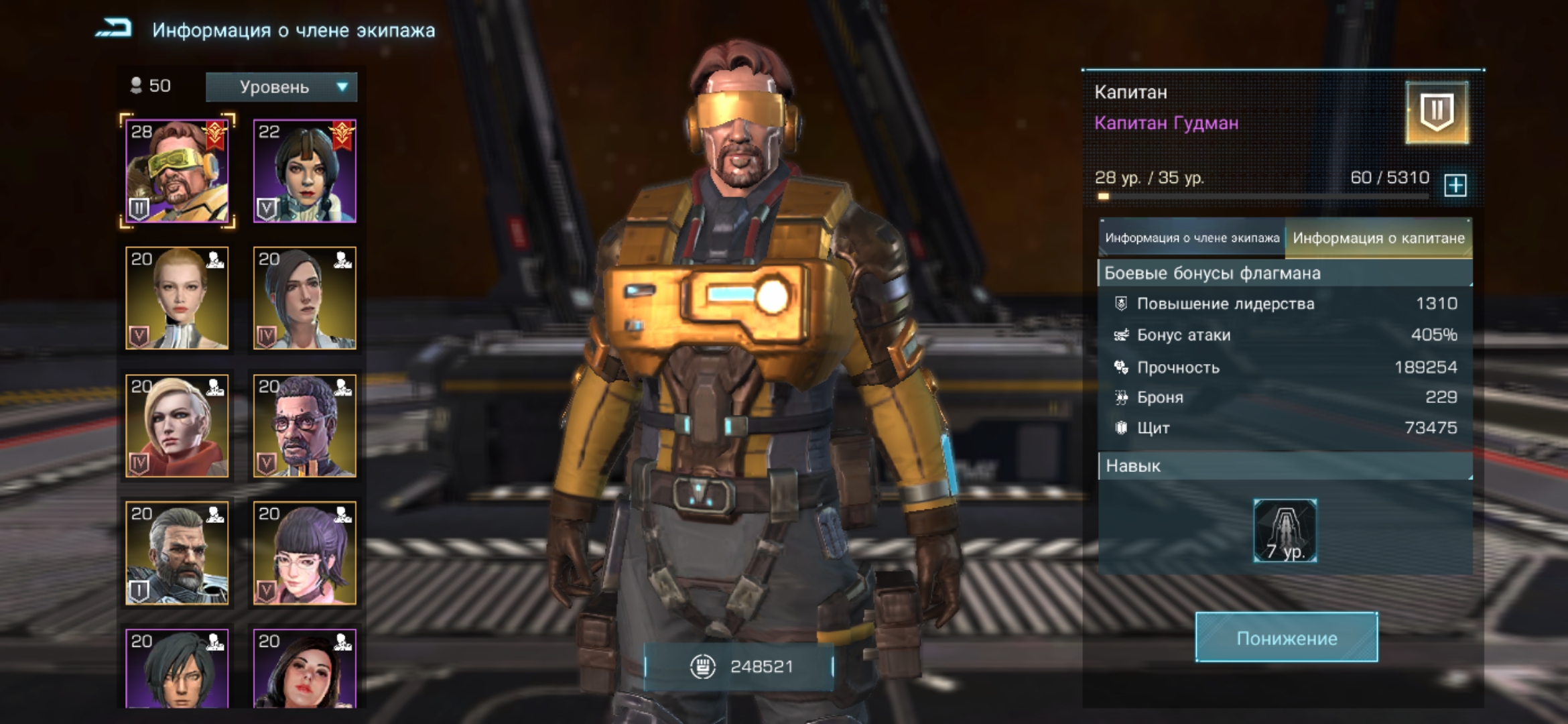Select Captain Goodman's level 28 portrait

point(177,171)
